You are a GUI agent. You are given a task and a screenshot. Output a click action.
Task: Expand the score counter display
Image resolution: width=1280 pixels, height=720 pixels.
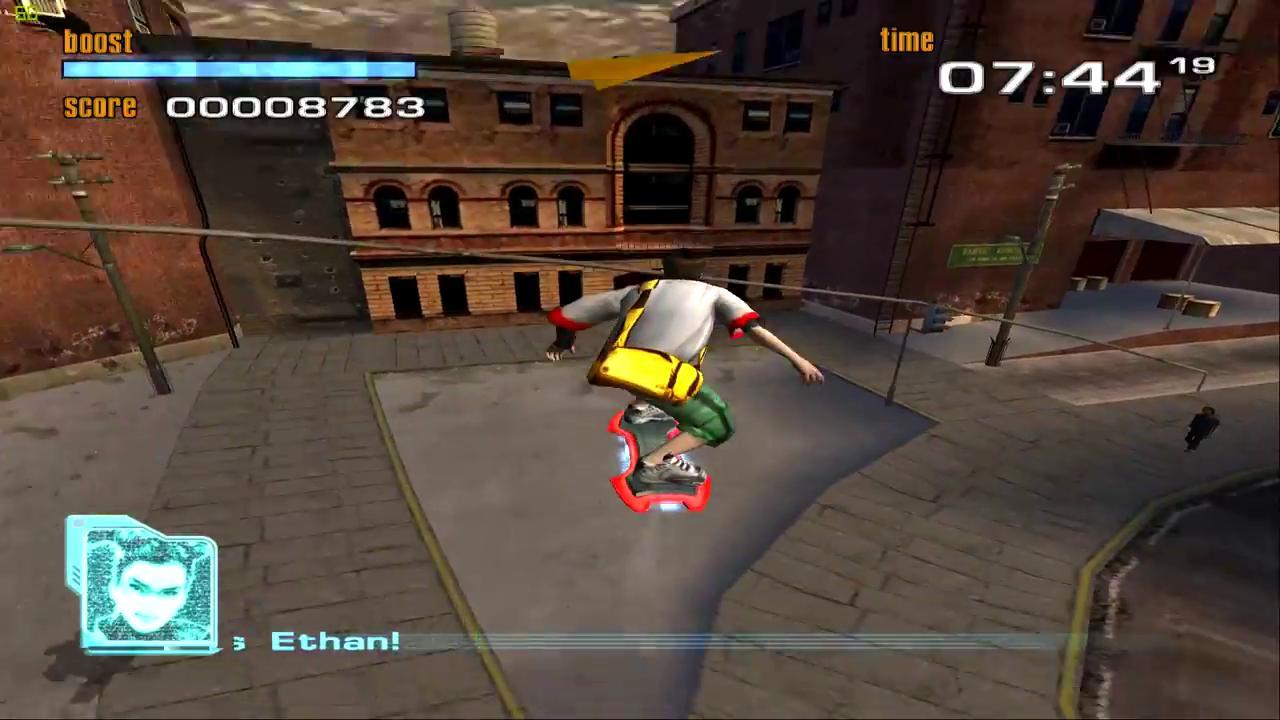[x=295, y=107]
